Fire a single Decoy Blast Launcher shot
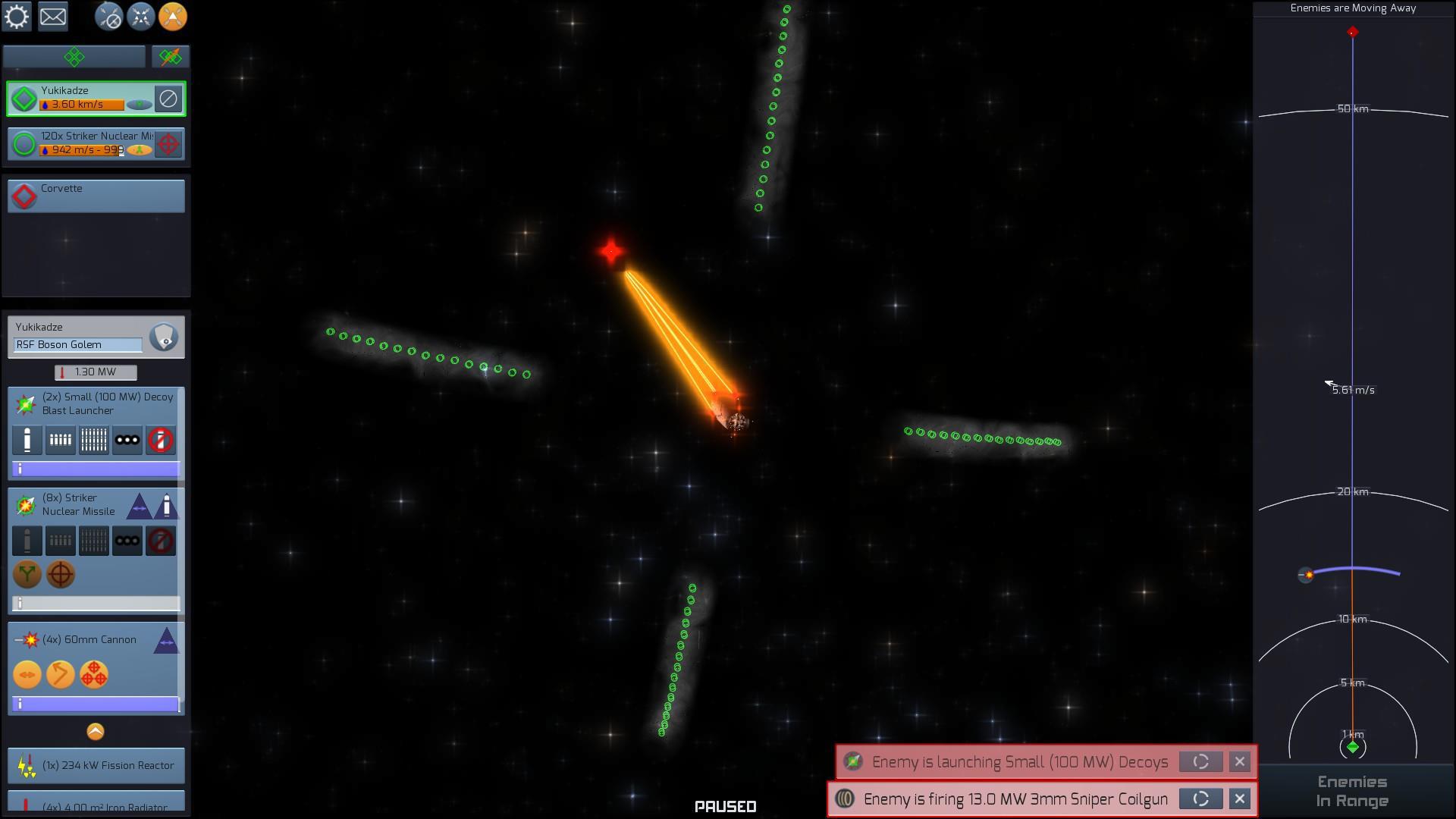Screen dimensions: 1456x819 point(27,440)
